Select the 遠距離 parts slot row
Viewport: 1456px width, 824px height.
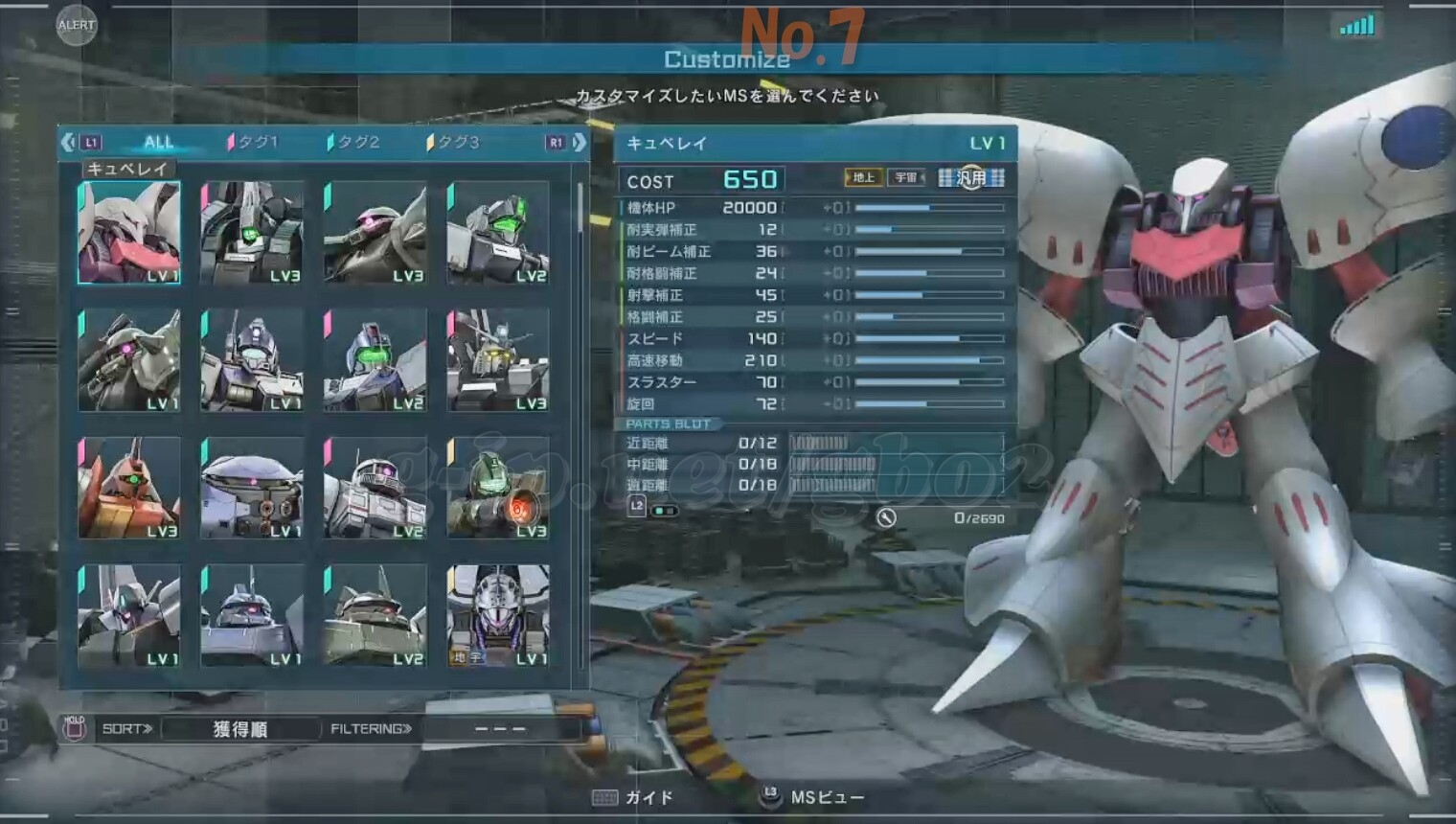pos(812,486)
